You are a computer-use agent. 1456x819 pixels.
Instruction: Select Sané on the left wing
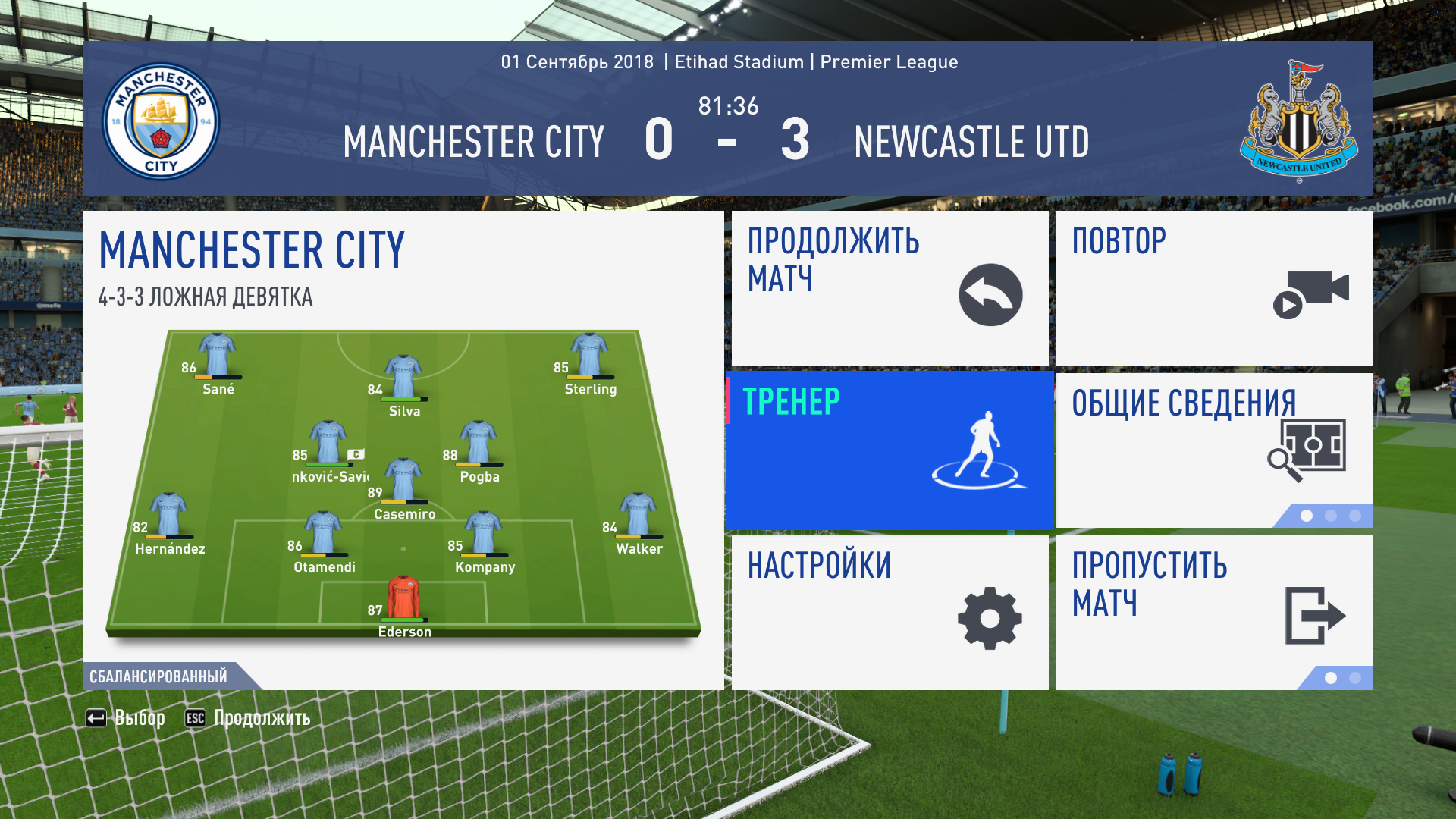pyautogui.click(x=218, y=356)
